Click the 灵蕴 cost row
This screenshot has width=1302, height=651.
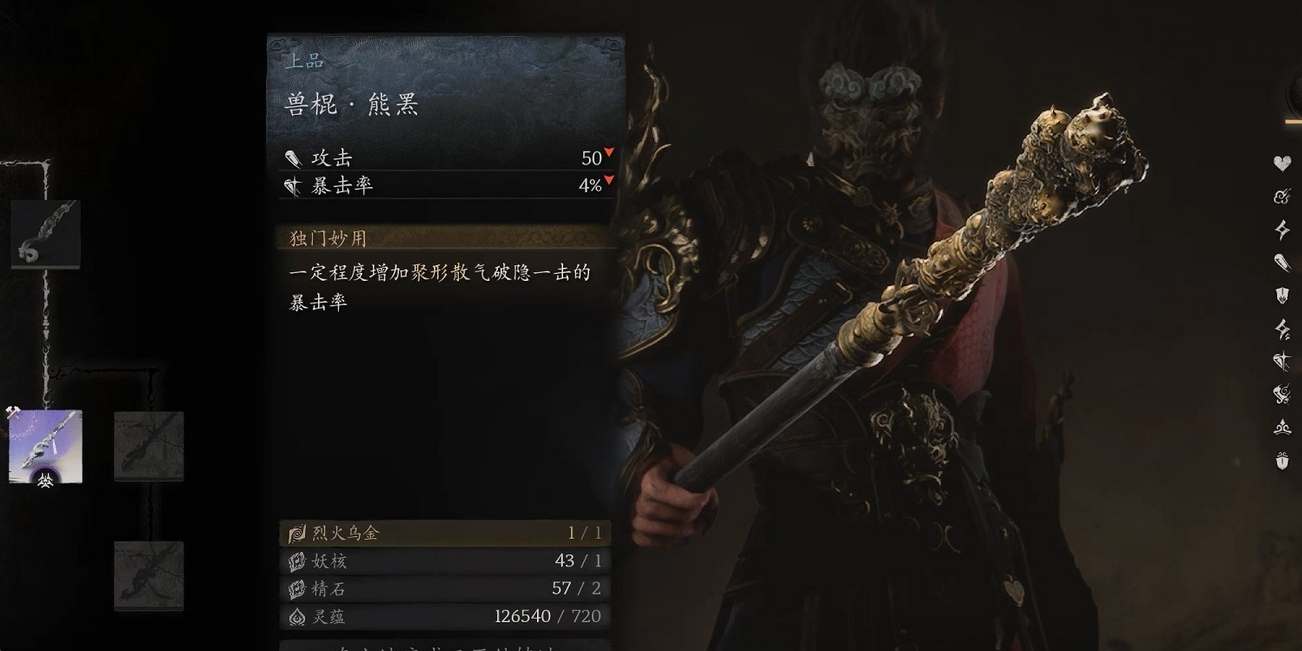pyautogui.click(x=445, y=617)
